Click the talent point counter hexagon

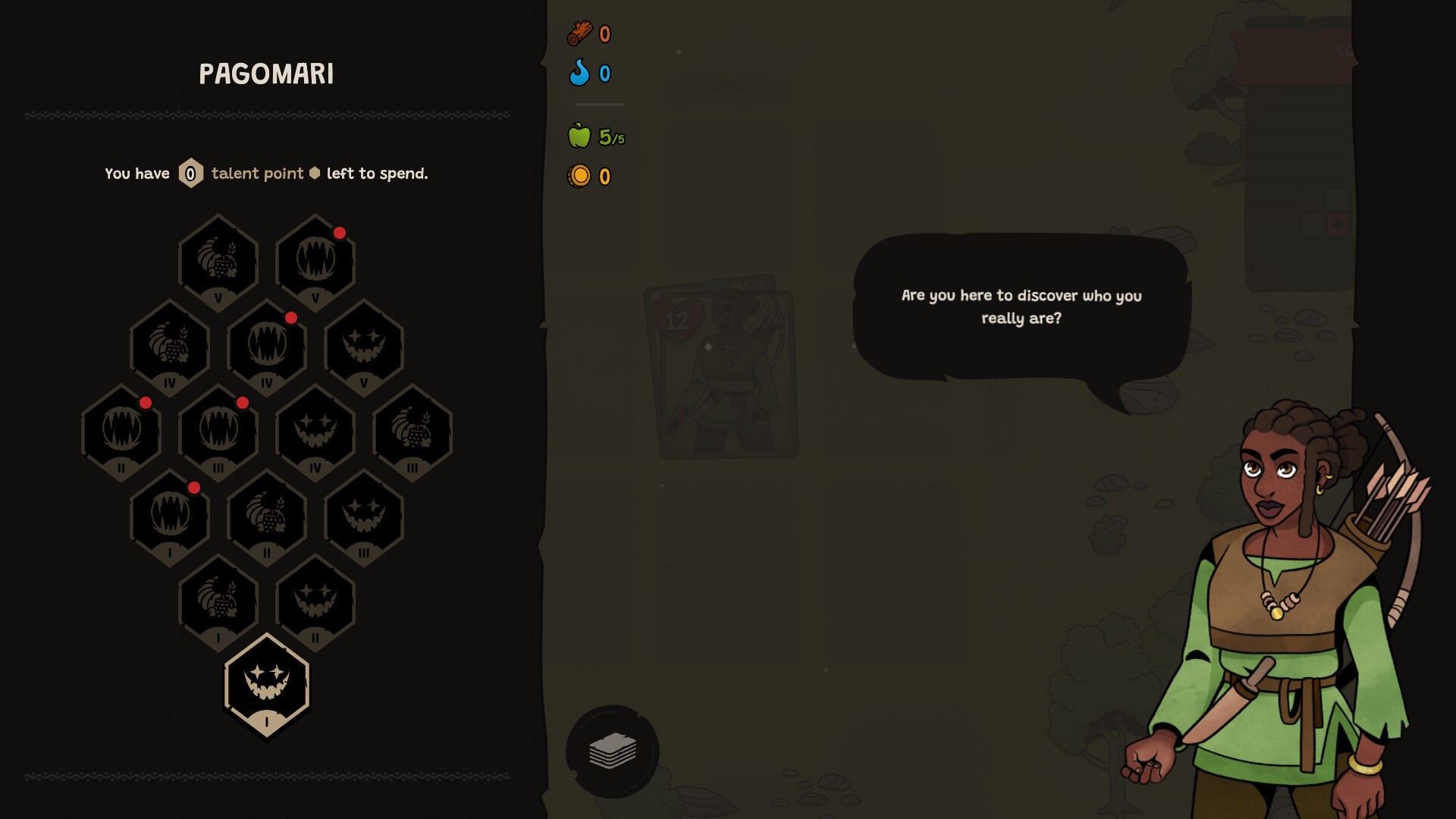coord(191,173)
